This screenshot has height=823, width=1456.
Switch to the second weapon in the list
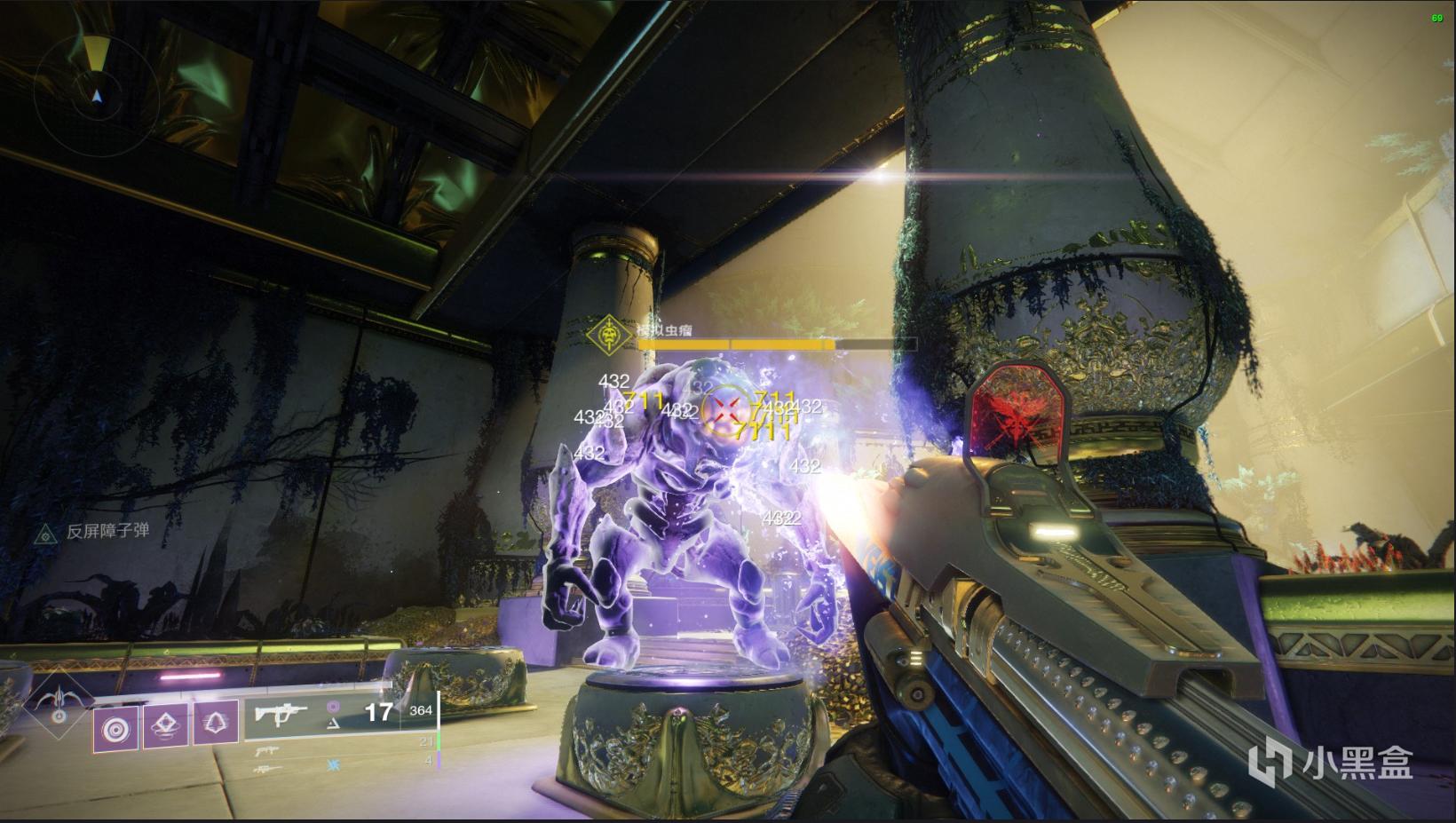[x=266, y=750]
